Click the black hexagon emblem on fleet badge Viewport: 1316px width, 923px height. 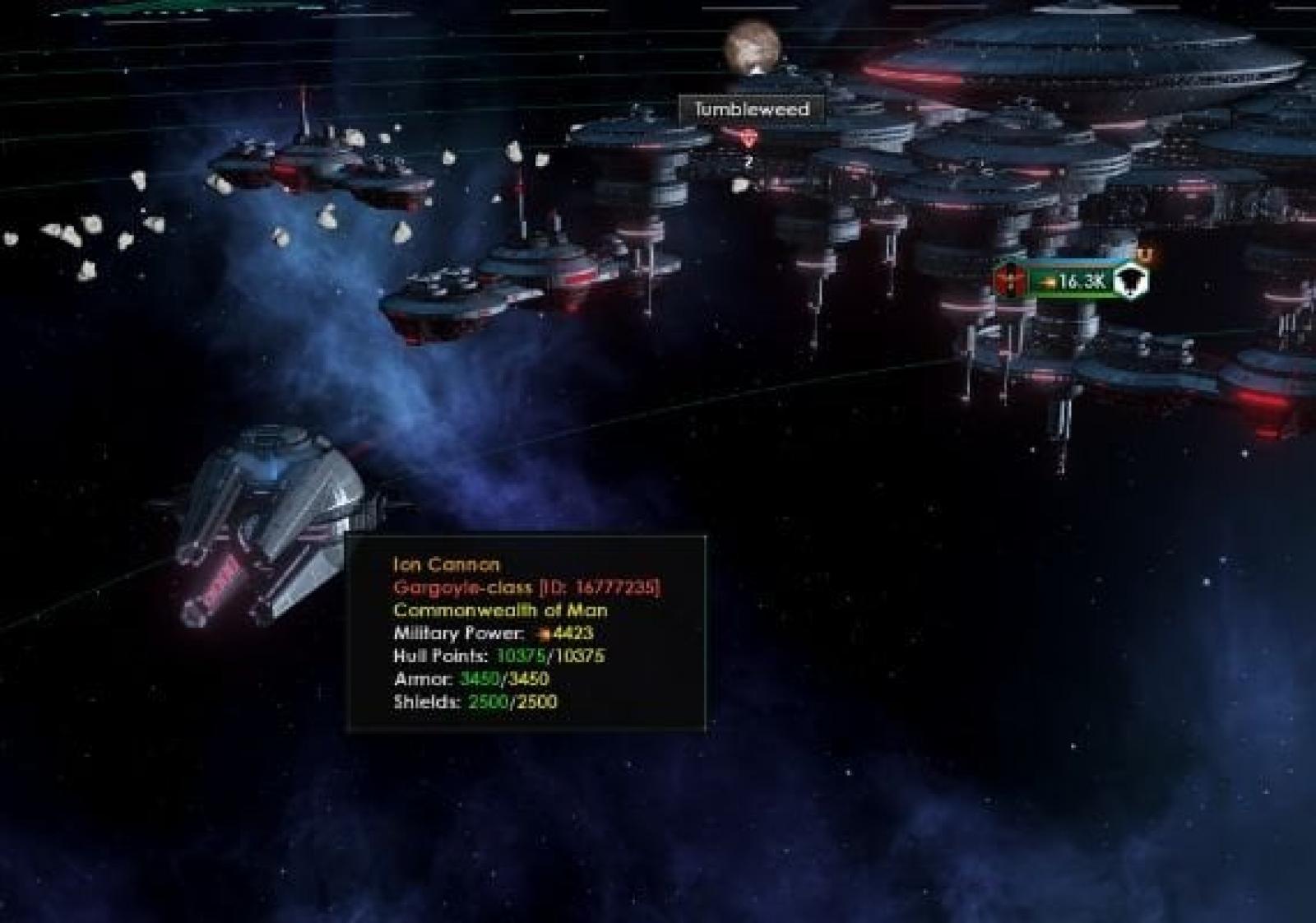coord(1132,281)
